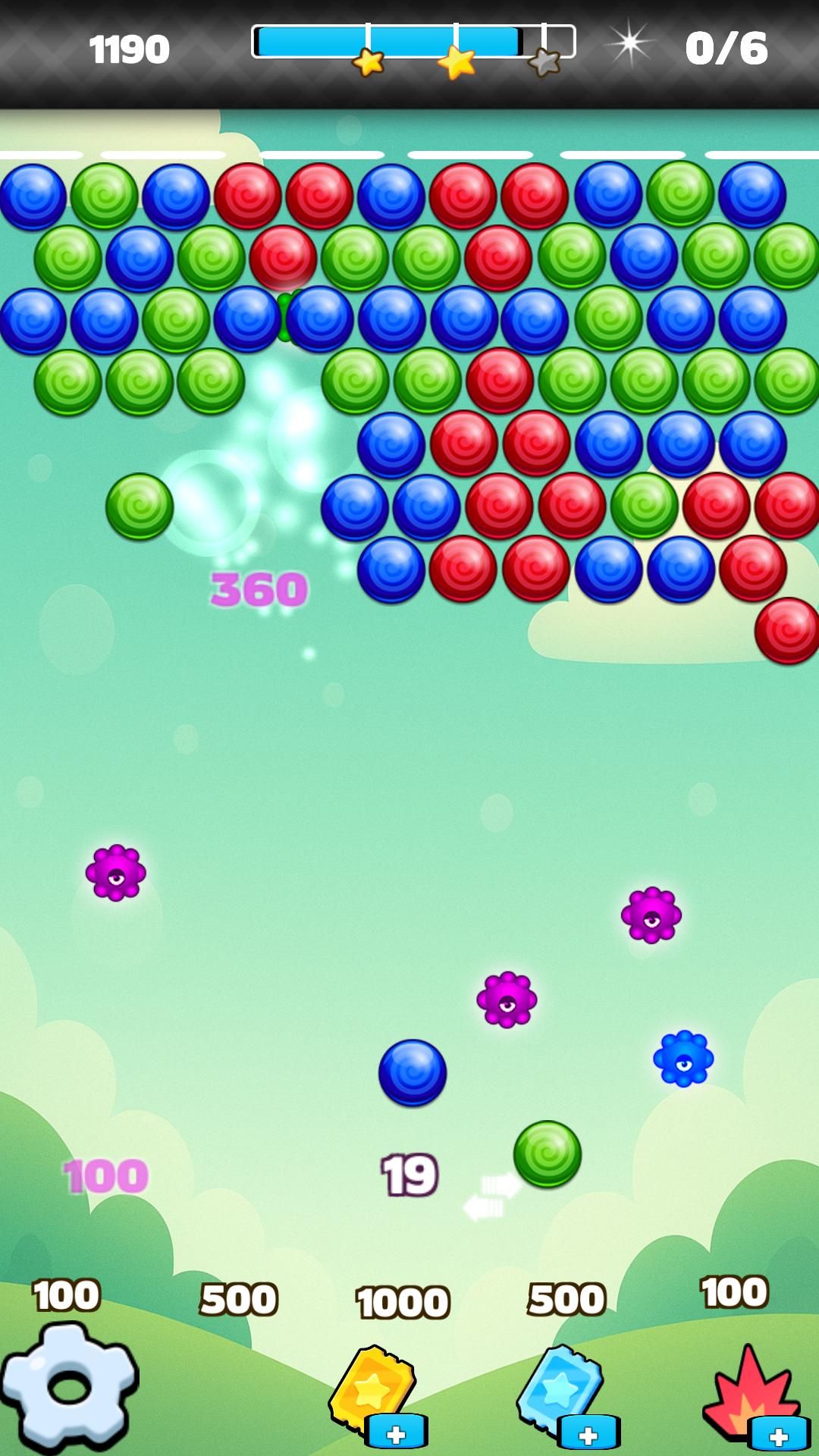Open the settings gear menu

point(68,1386)
